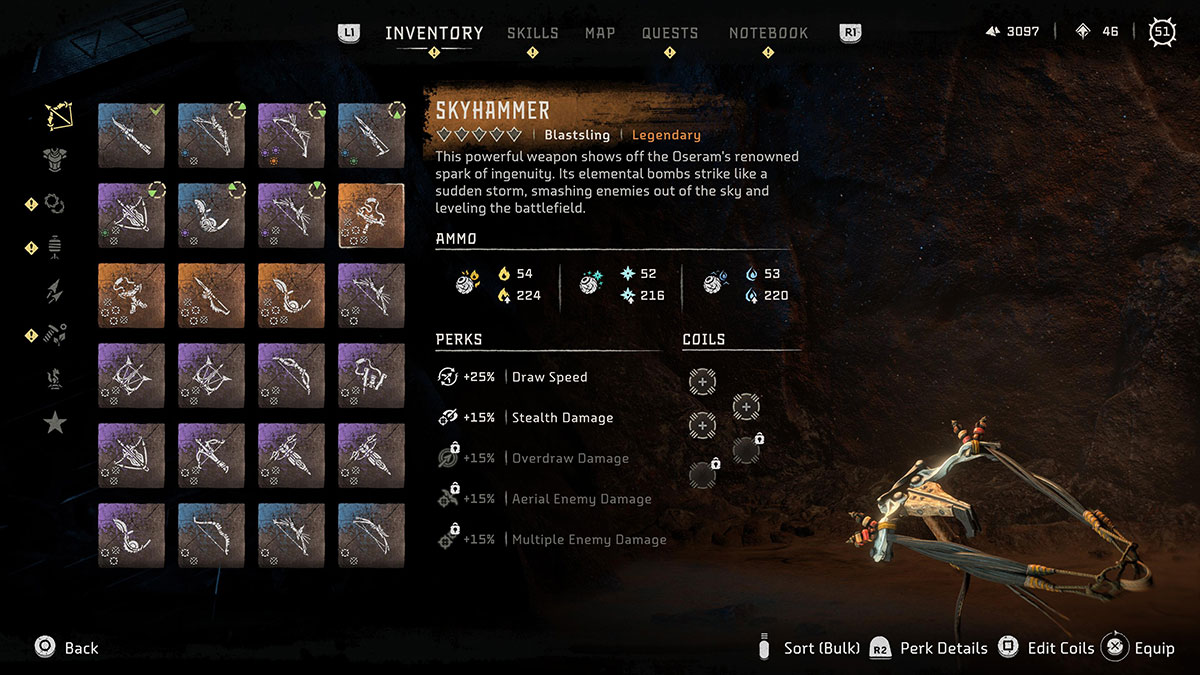This screenshot has width=1200, height=675.
Task: Pick the purgewater bomb ammo icon
Action: (x=715, y=285)
